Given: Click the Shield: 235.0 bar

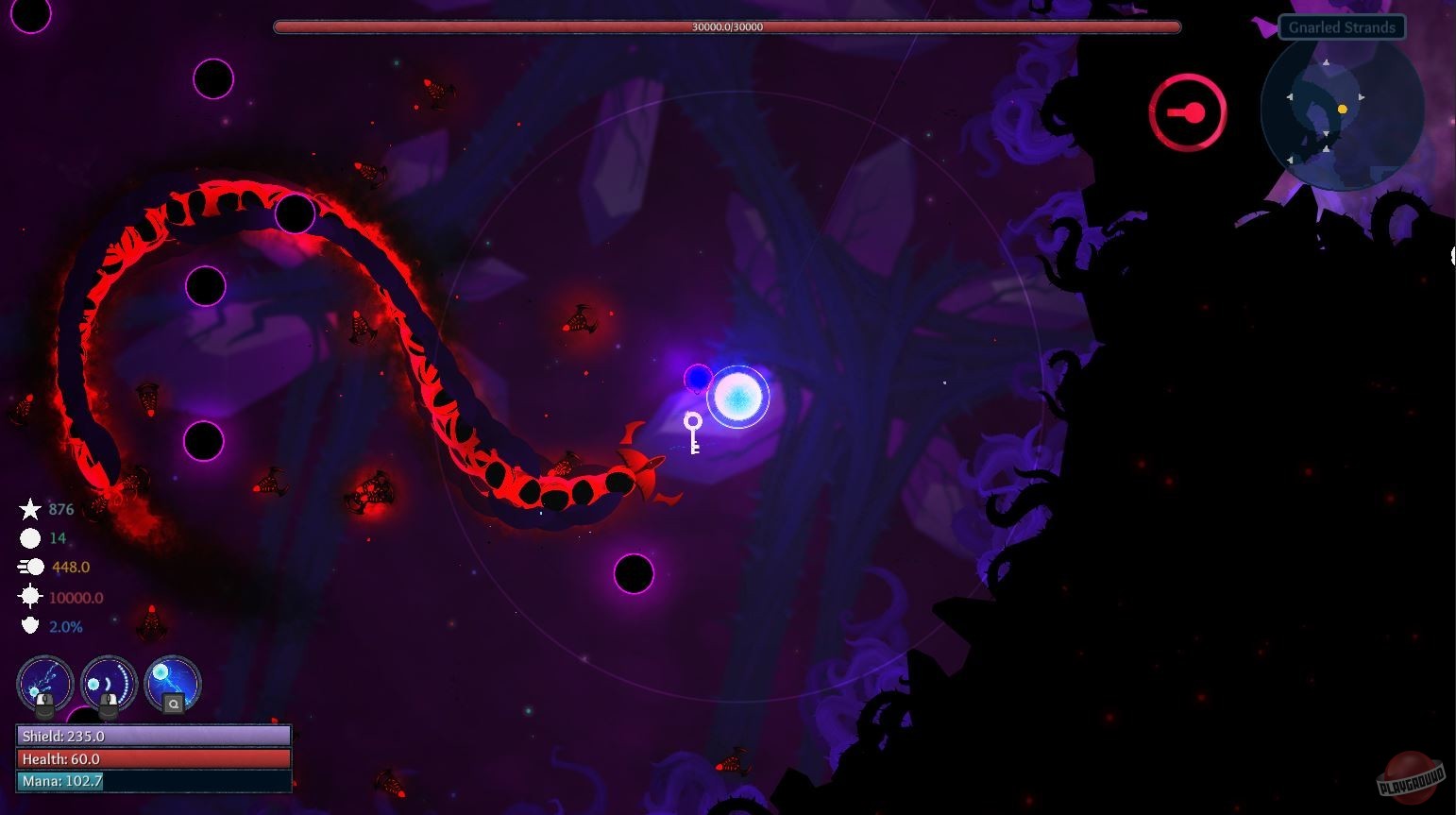Looking at the screenshot, I should click(x=151, y=735).
